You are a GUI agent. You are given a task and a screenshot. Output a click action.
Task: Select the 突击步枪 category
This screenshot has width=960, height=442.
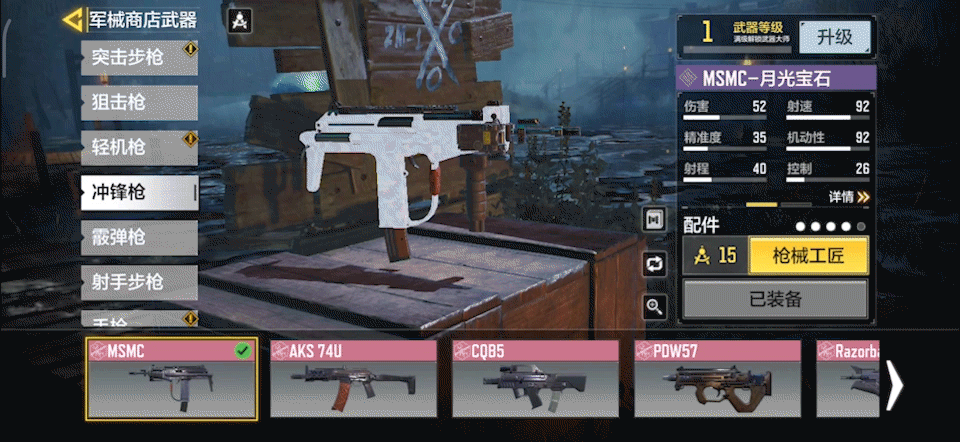[x=138, y=56]
